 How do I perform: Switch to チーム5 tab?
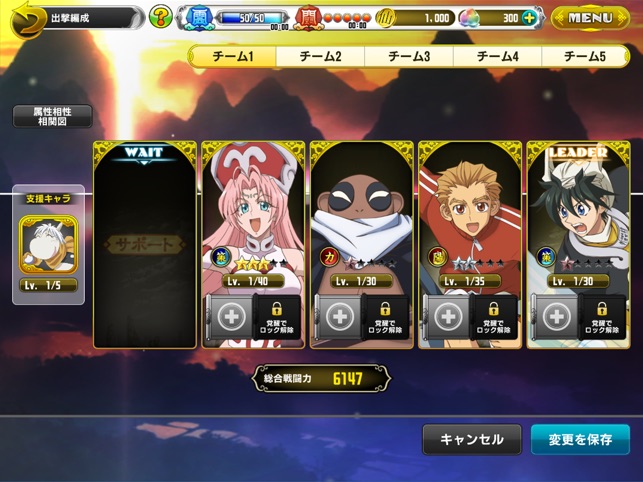point(585,56)
